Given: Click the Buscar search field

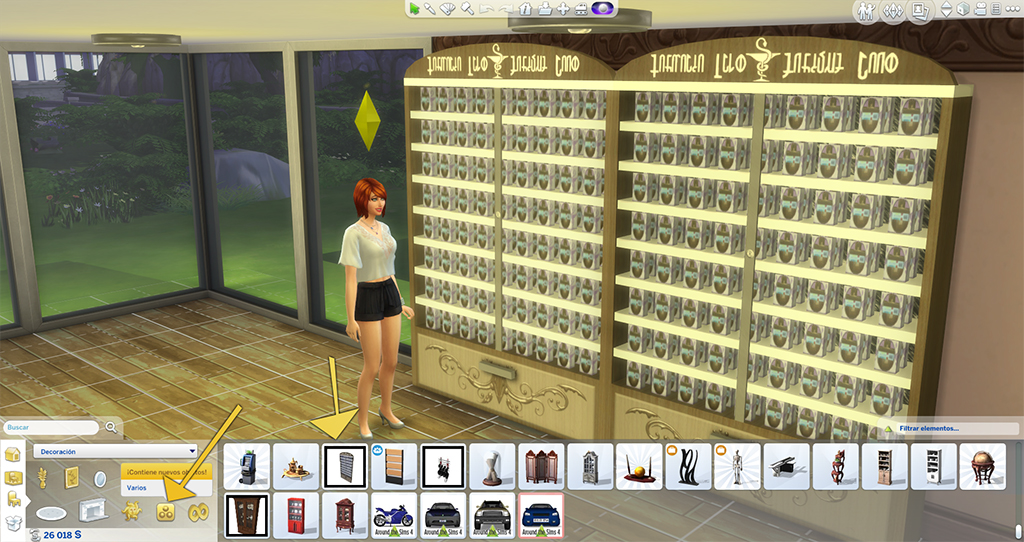Looking at the screenshot, I should pyautogui.click(x=52, y=427).
